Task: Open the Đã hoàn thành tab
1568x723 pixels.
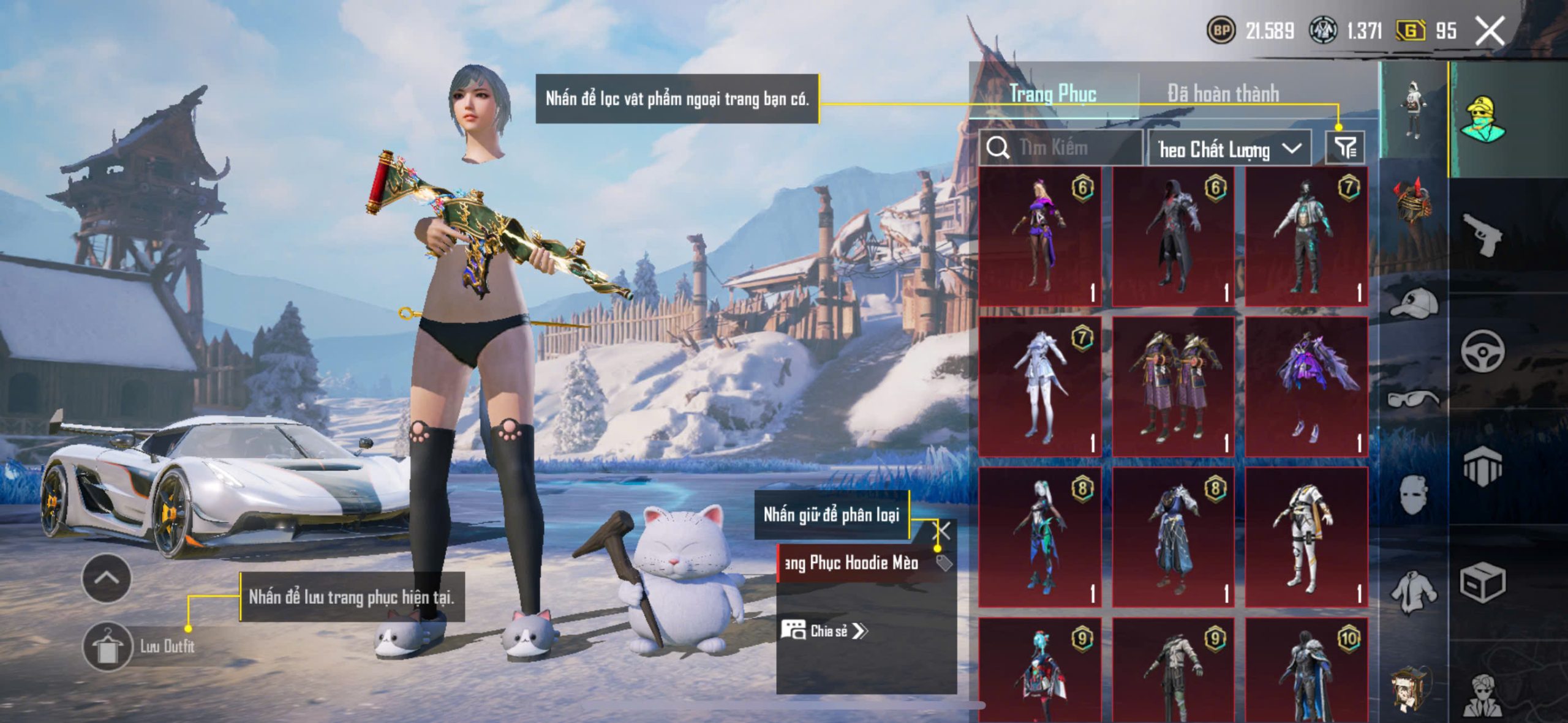Action: click(1223, 94)
